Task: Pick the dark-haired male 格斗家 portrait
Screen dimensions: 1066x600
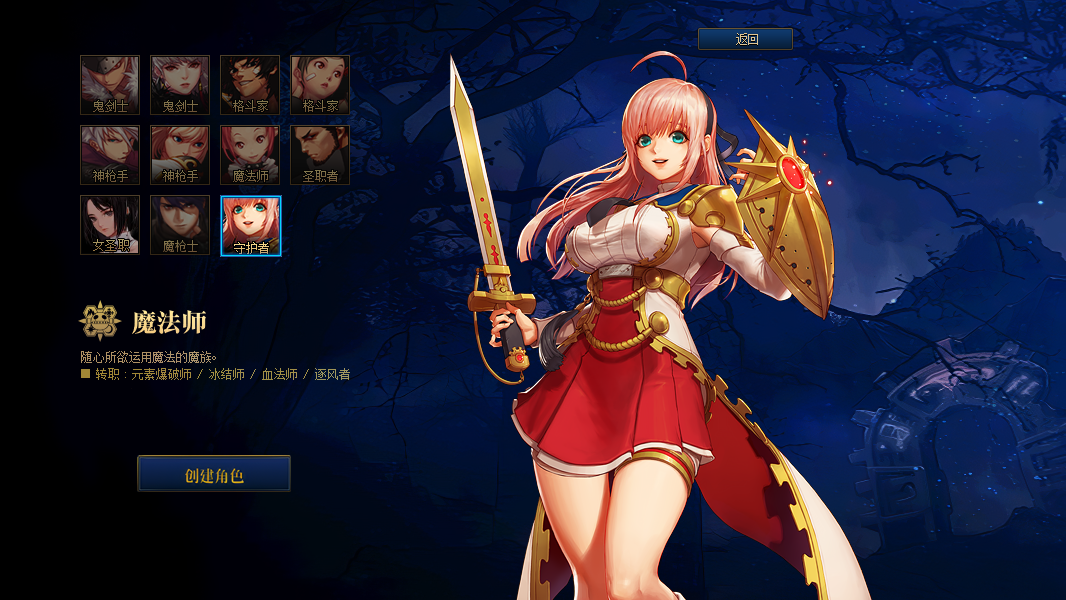Action: point(250,85)
